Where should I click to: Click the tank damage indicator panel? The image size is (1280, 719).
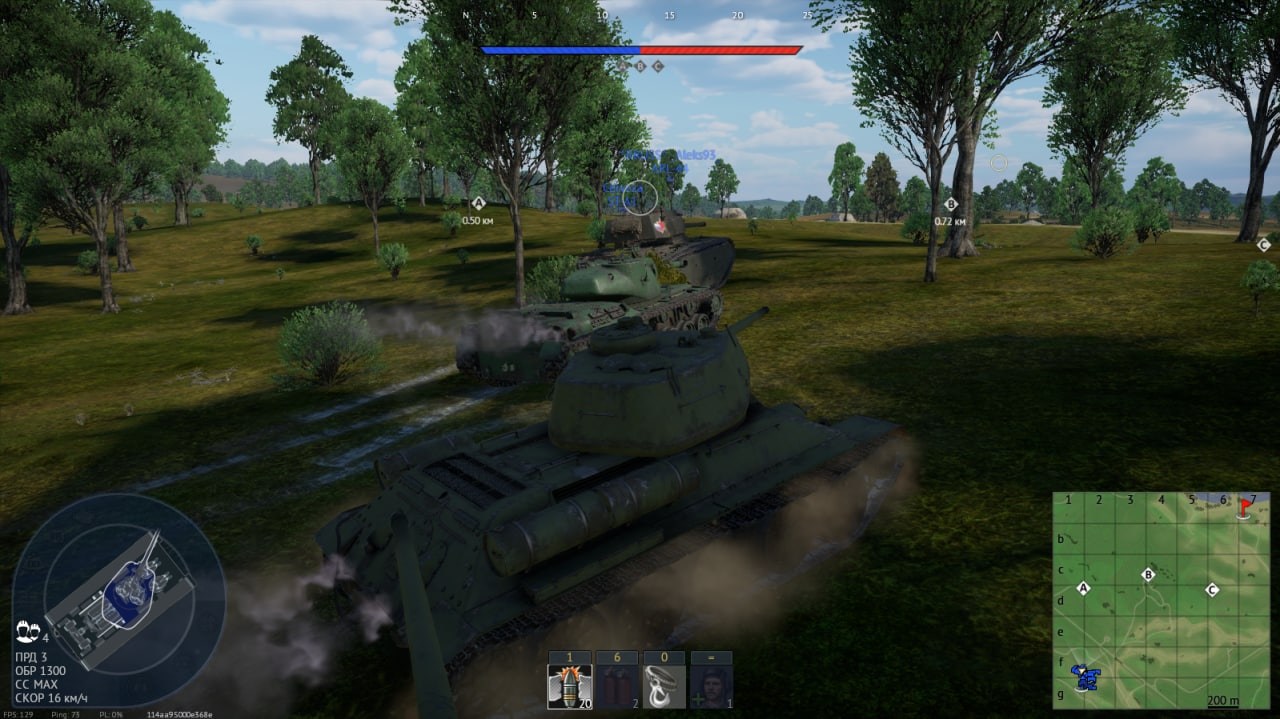[120, 596]
